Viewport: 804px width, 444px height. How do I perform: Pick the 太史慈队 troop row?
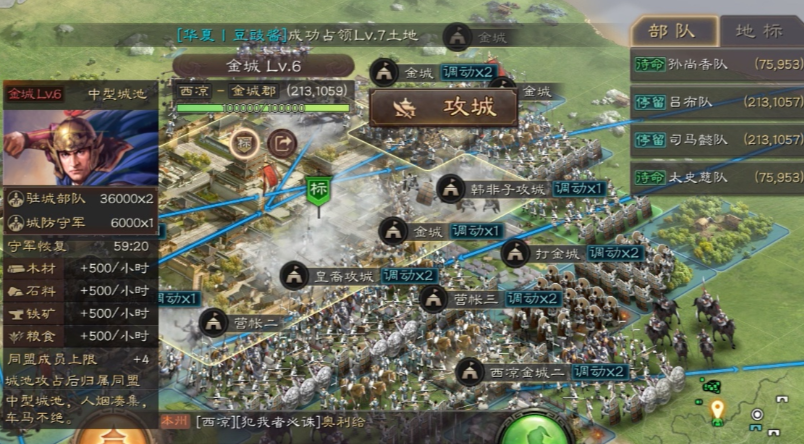tap(718, 178)
